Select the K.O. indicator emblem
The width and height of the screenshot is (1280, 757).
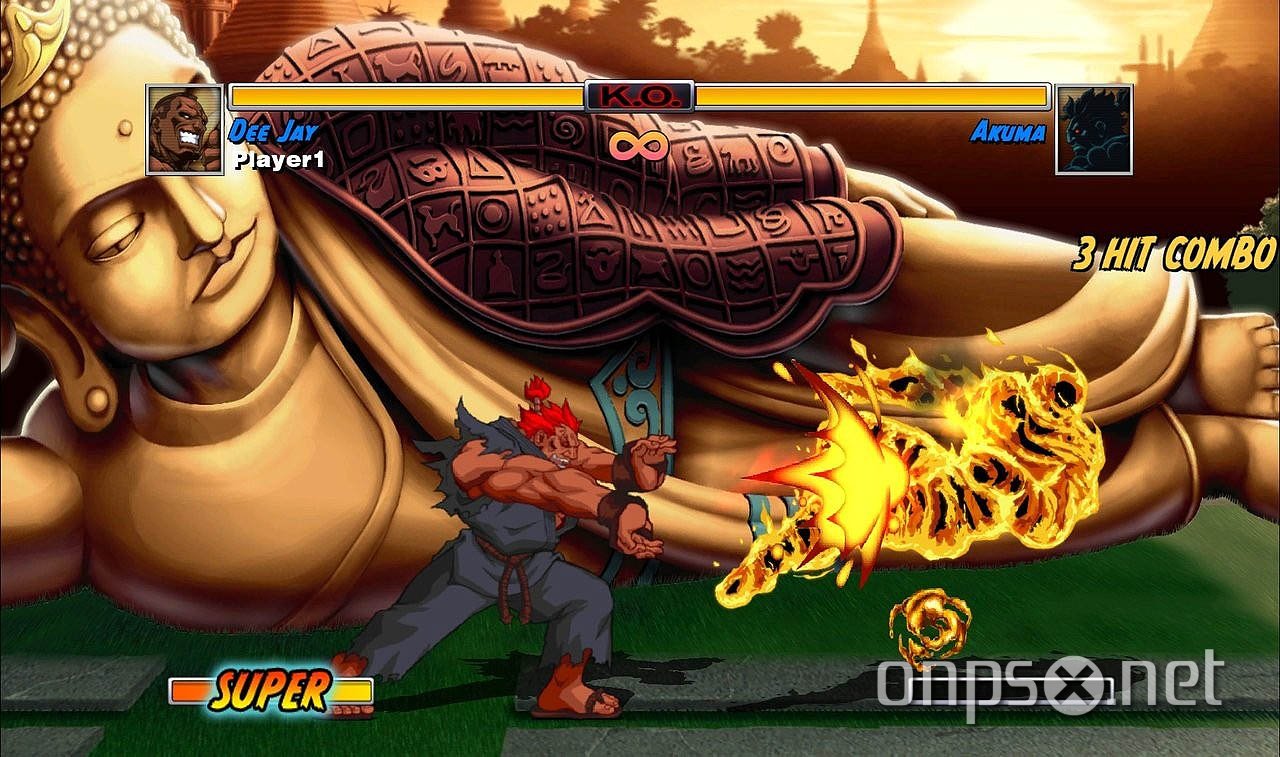pos(640,97)
